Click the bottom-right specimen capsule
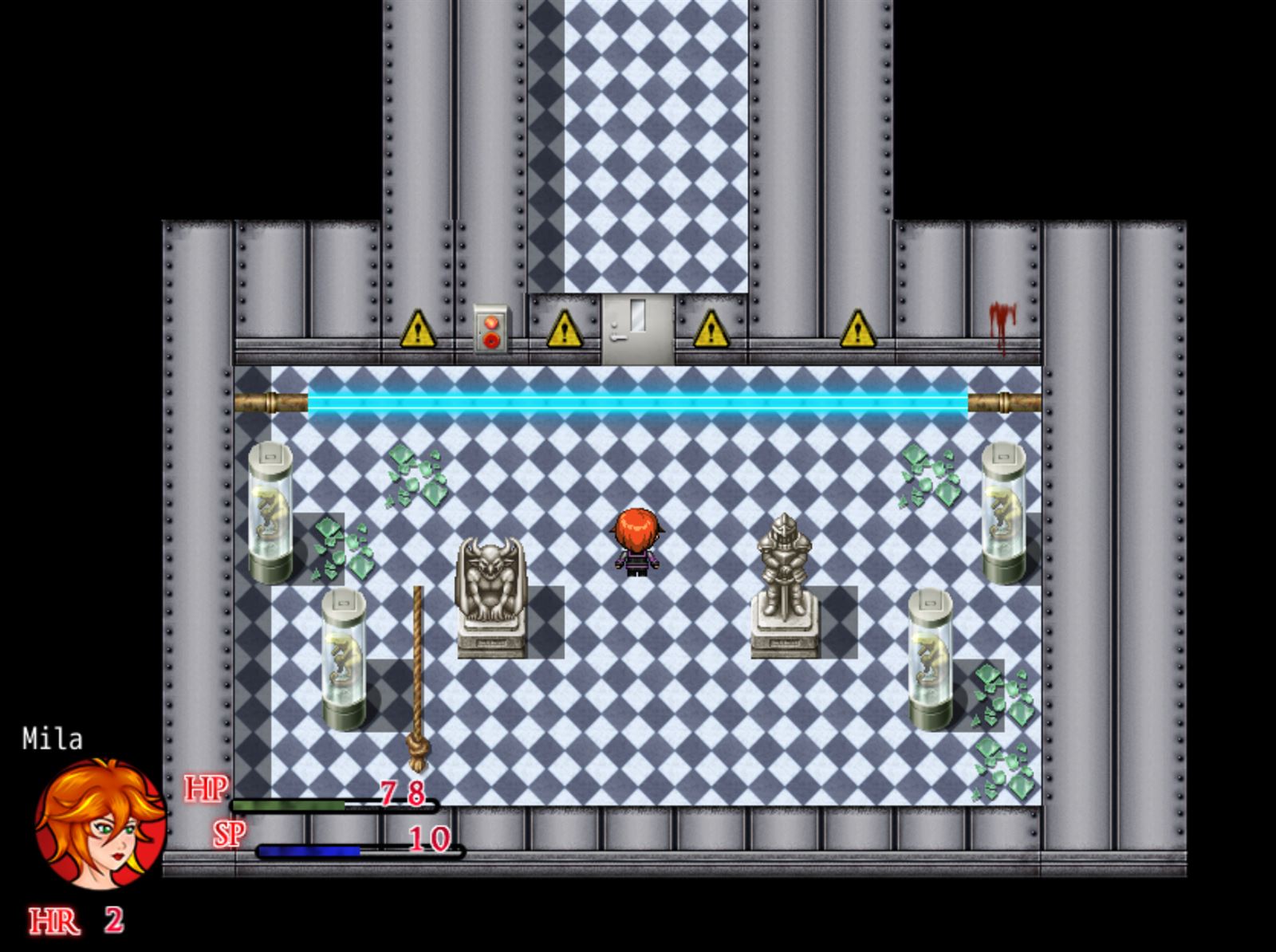Viewport: 1276px width, 952px height. [929, 654]
